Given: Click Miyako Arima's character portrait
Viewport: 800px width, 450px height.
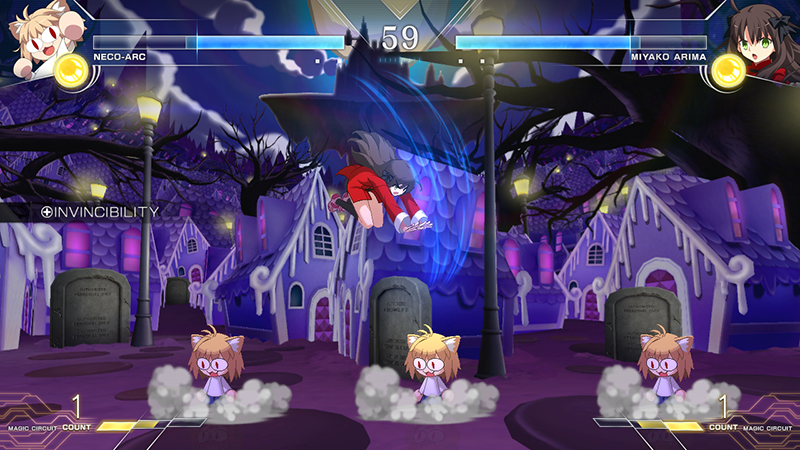Looking at the screenshot, I should 762,30.
